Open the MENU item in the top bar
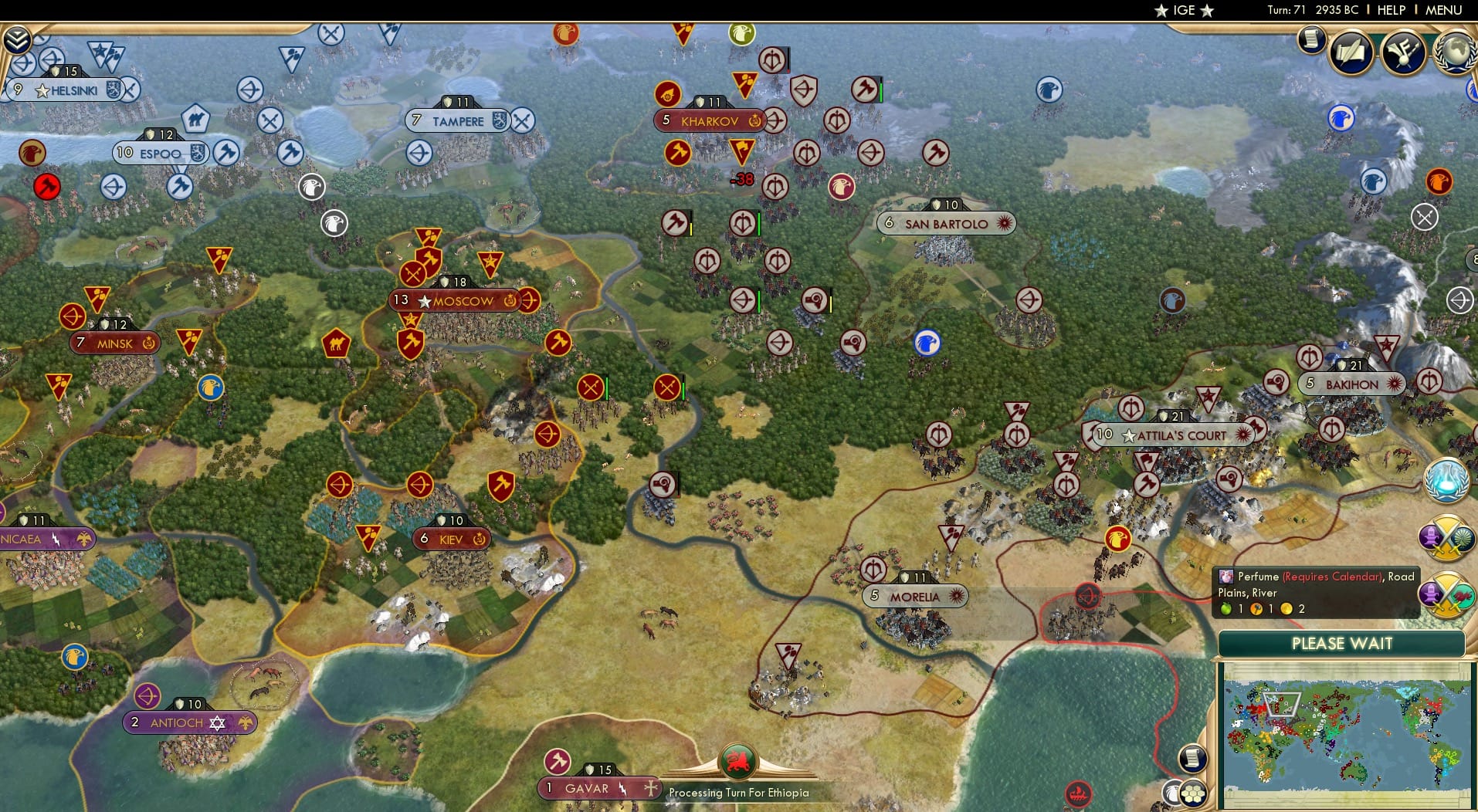 click(x=1446, y=10)
